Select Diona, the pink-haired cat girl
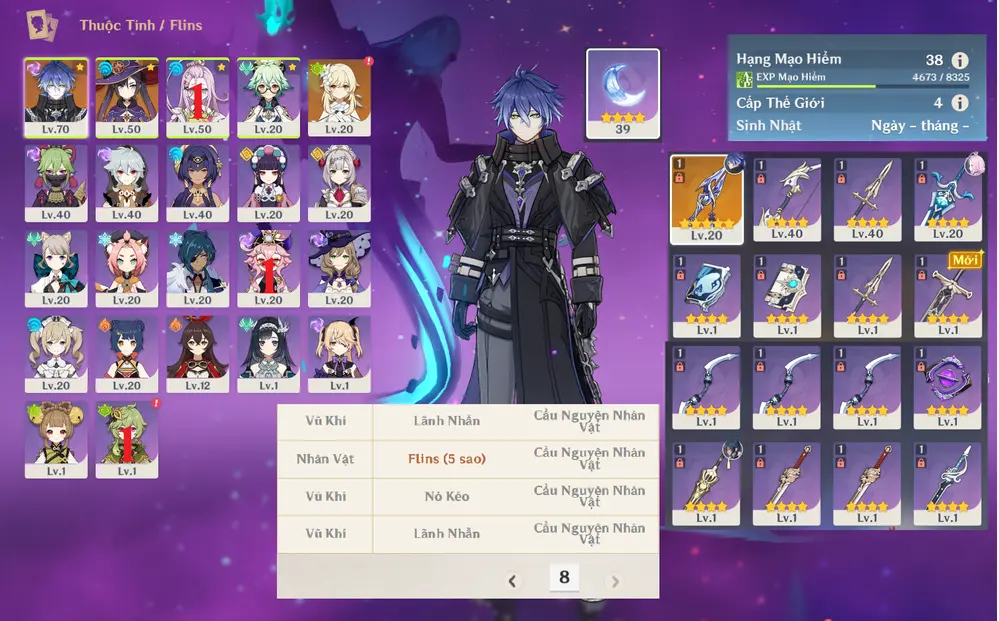The image size is (999, 621). tap(127, 266)
